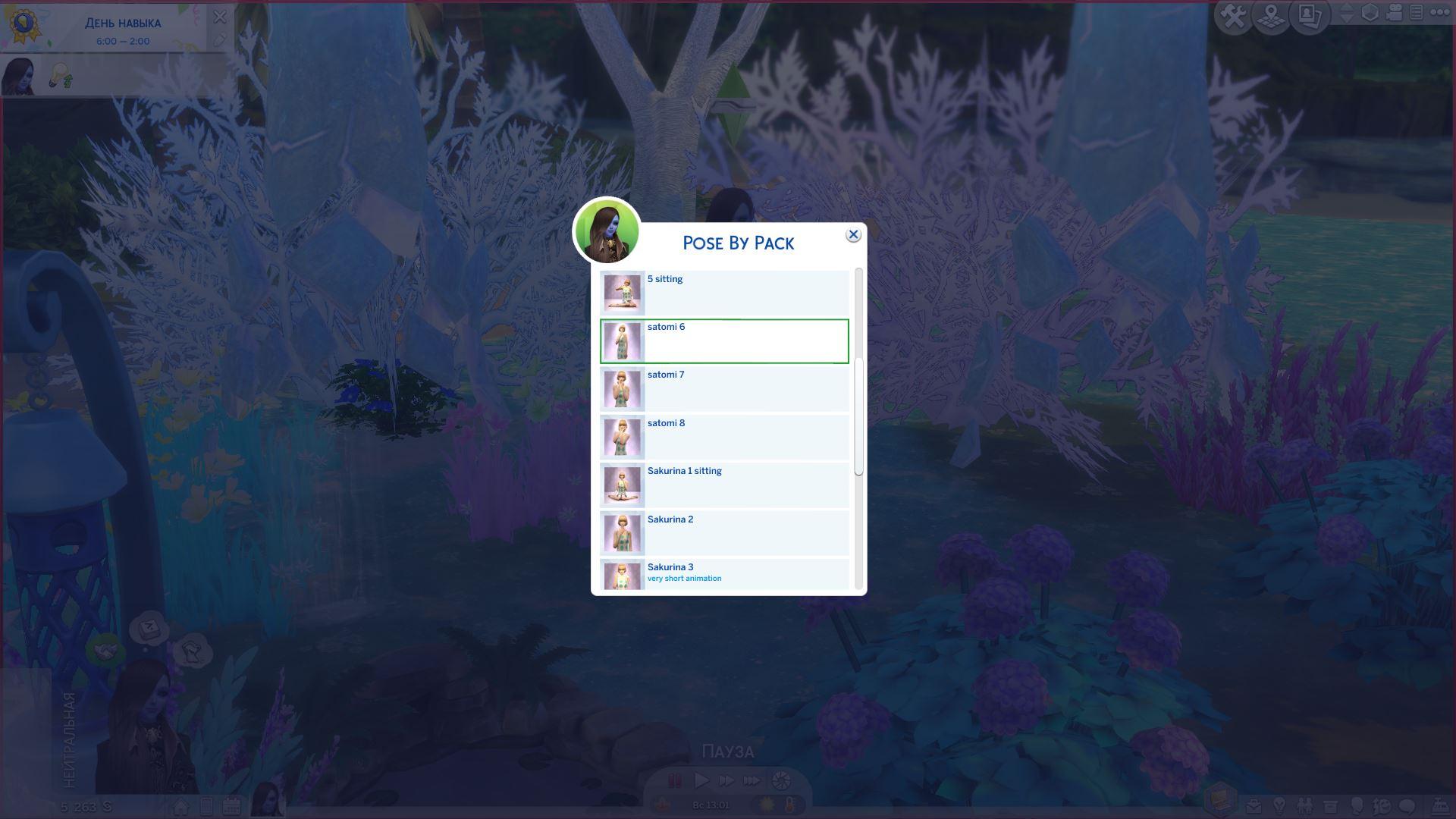This screenshot has width=1456, height=819.
Task: Choose the "Sakurina 1 sitting" pose
Action: (x=724, y=485)
